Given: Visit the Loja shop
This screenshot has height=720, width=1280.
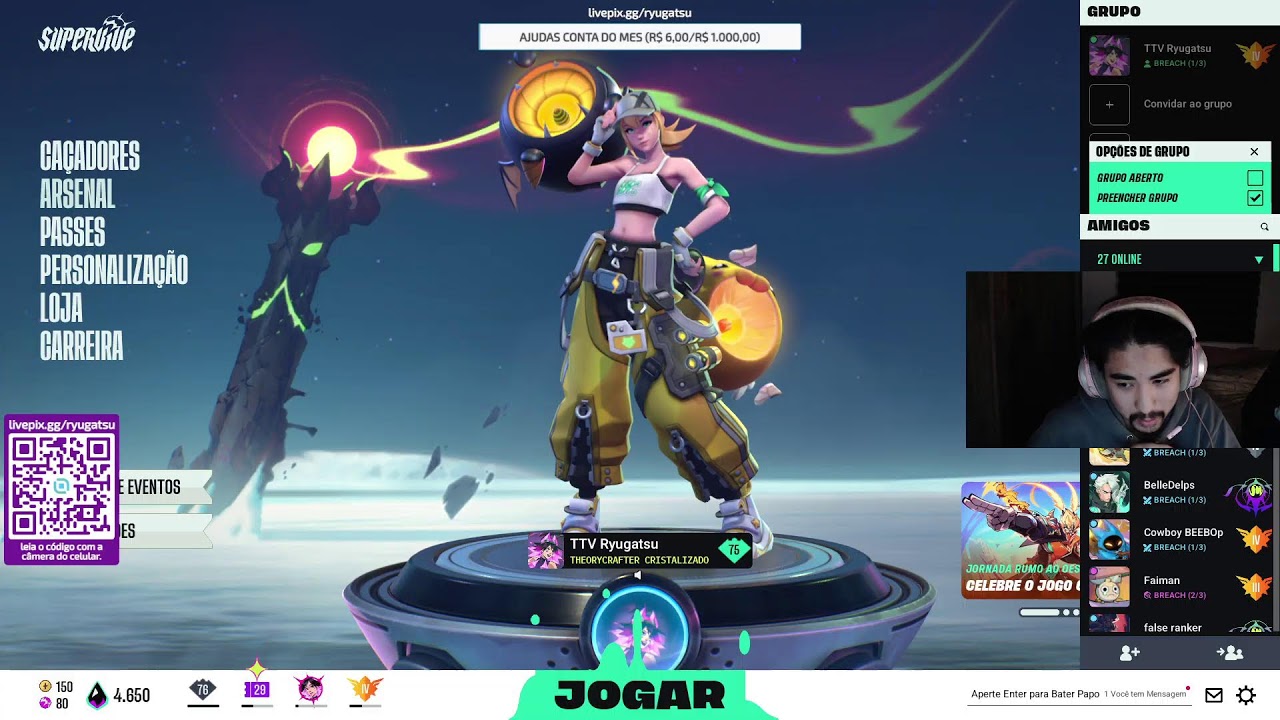Looking at the screenshot, I should point(61,309).
